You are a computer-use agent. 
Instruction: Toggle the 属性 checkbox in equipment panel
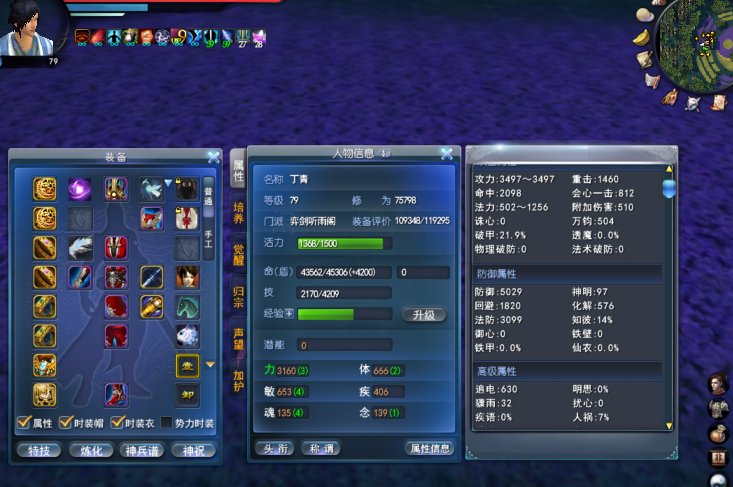(24, 424)
